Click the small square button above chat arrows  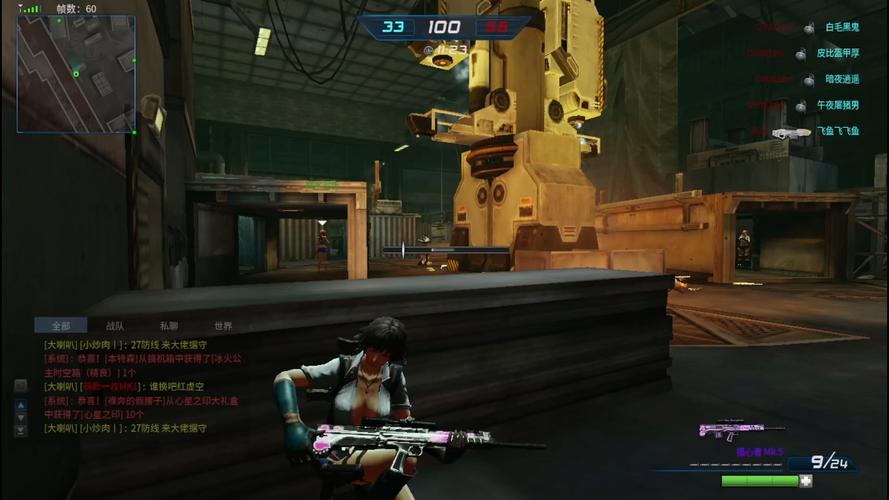(20, 386)
